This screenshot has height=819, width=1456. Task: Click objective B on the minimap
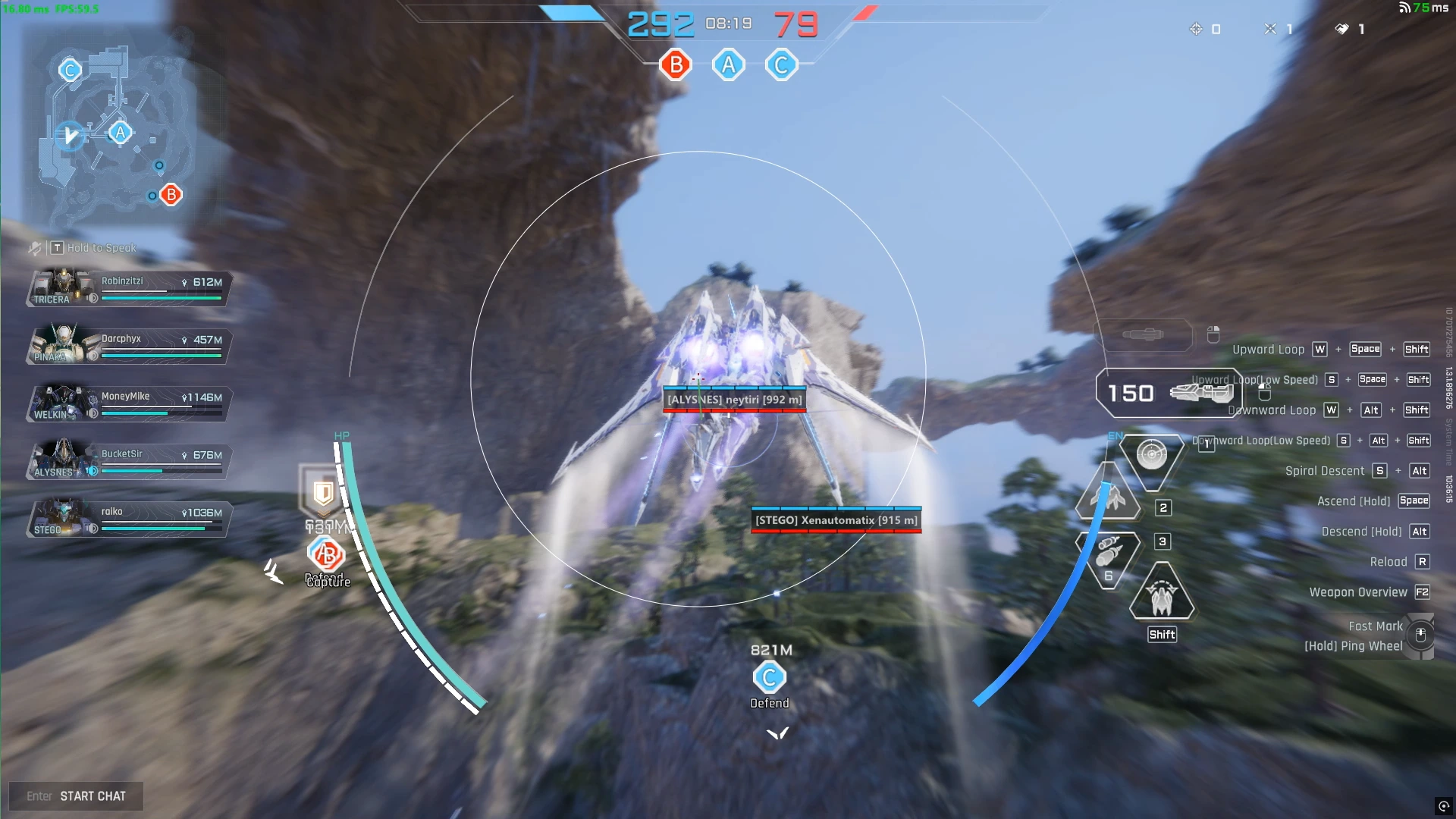[171, 195]
